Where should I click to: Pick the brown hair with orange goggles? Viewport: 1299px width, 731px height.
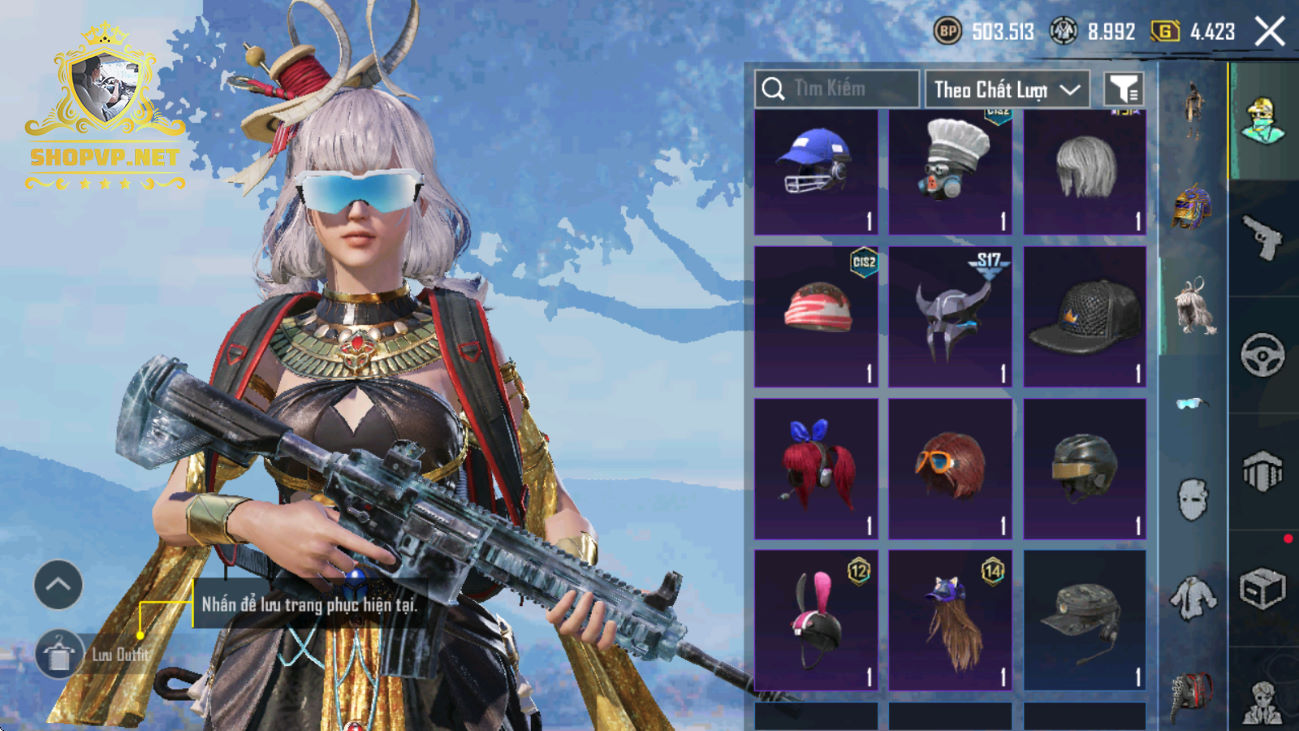point(950,468)
